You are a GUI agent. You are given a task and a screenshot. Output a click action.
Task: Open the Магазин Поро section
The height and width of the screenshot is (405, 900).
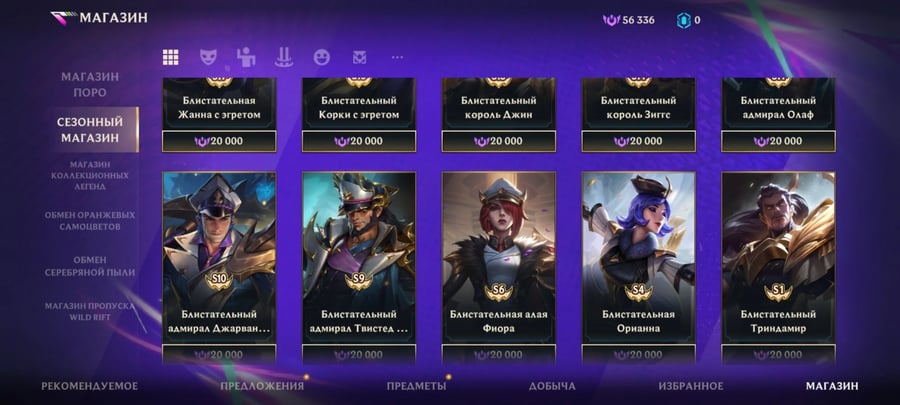pos(89,84)
